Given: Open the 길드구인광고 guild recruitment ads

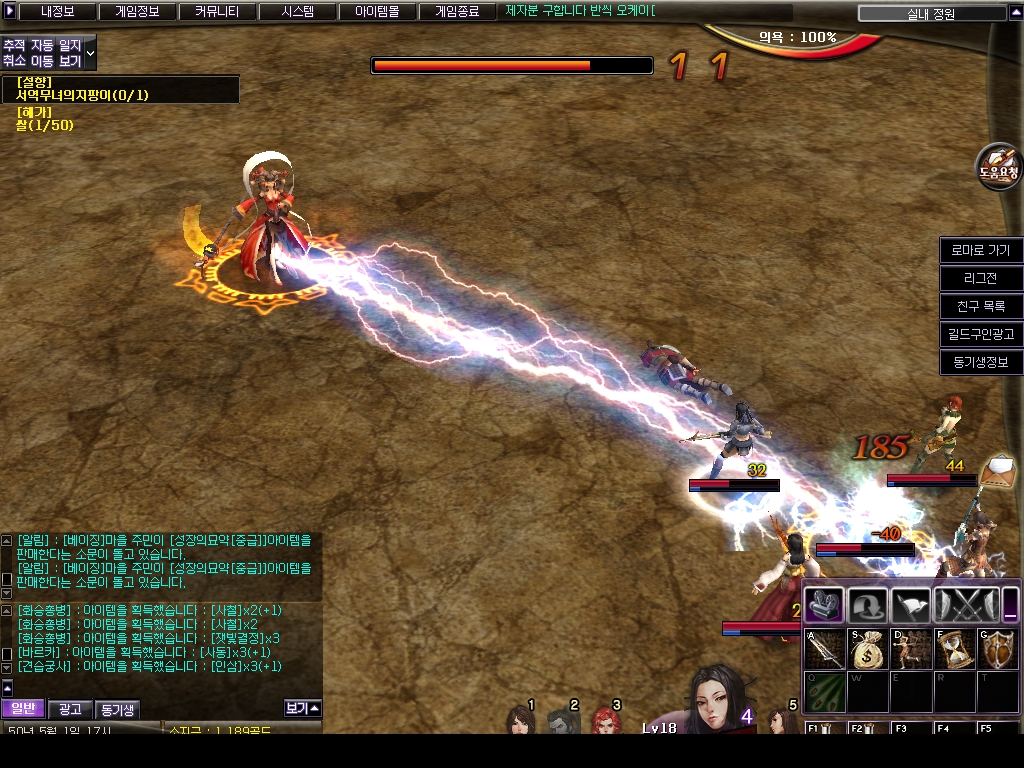Looking at the screenshot, I should tap(981, 334).
